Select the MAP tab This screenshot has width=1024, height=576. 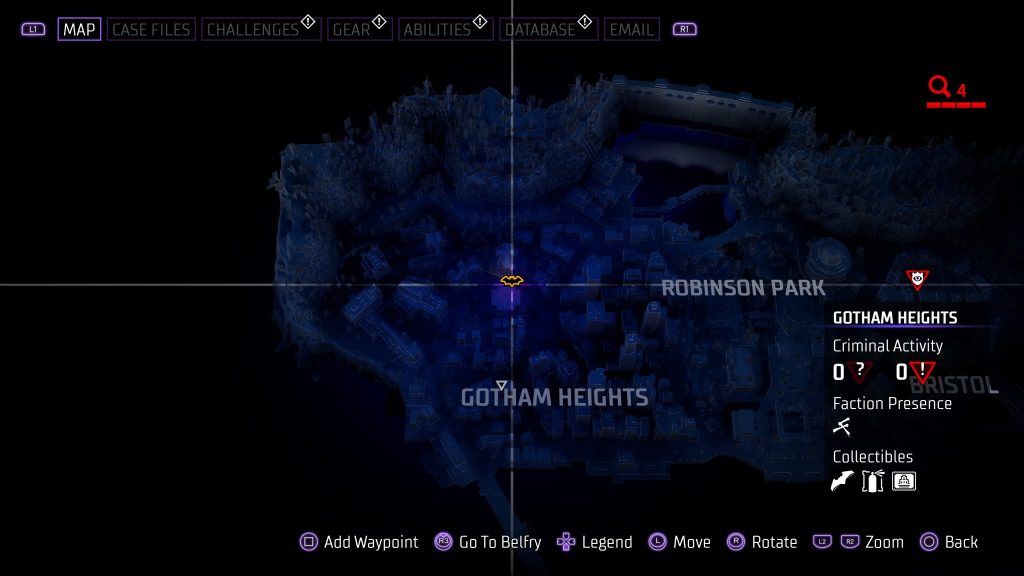tap(79, 29)
